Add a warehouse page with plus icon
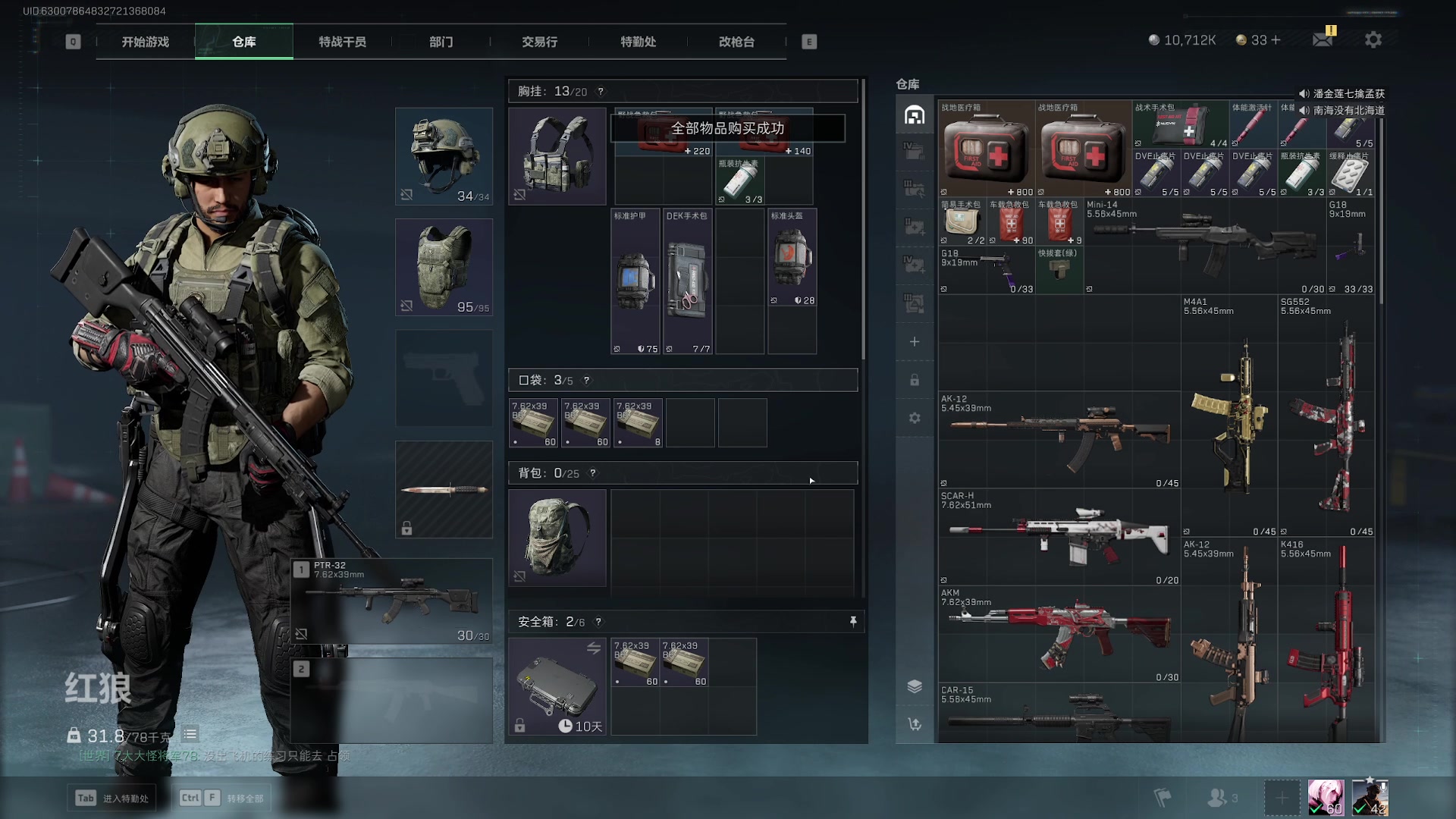The height and width of the screenshot is (819, 1456). [x=915, y=342]
